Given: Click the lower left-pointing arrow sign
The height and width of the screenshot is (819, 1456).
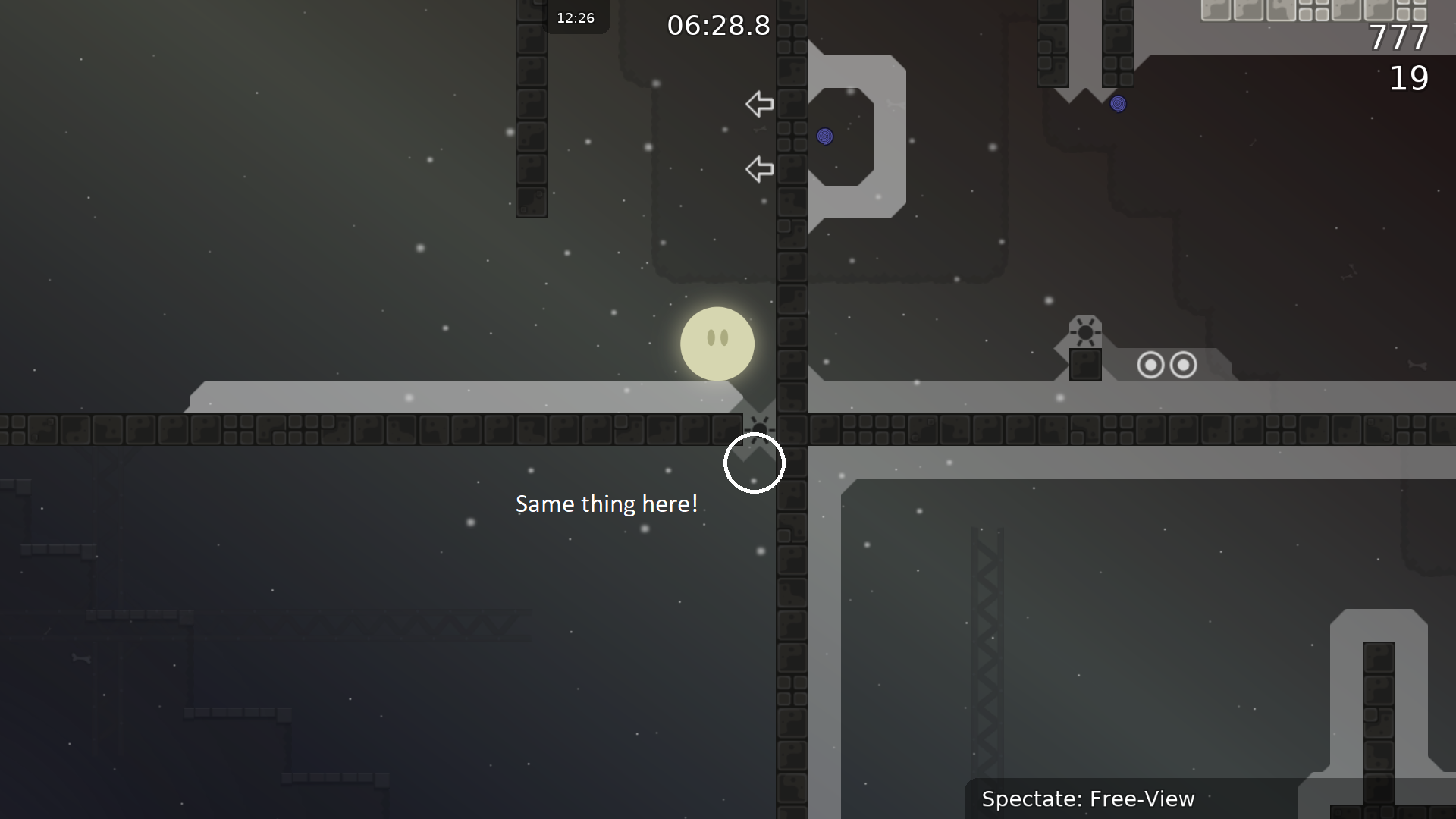Looking at the screenshot, I should coord(759,169).
